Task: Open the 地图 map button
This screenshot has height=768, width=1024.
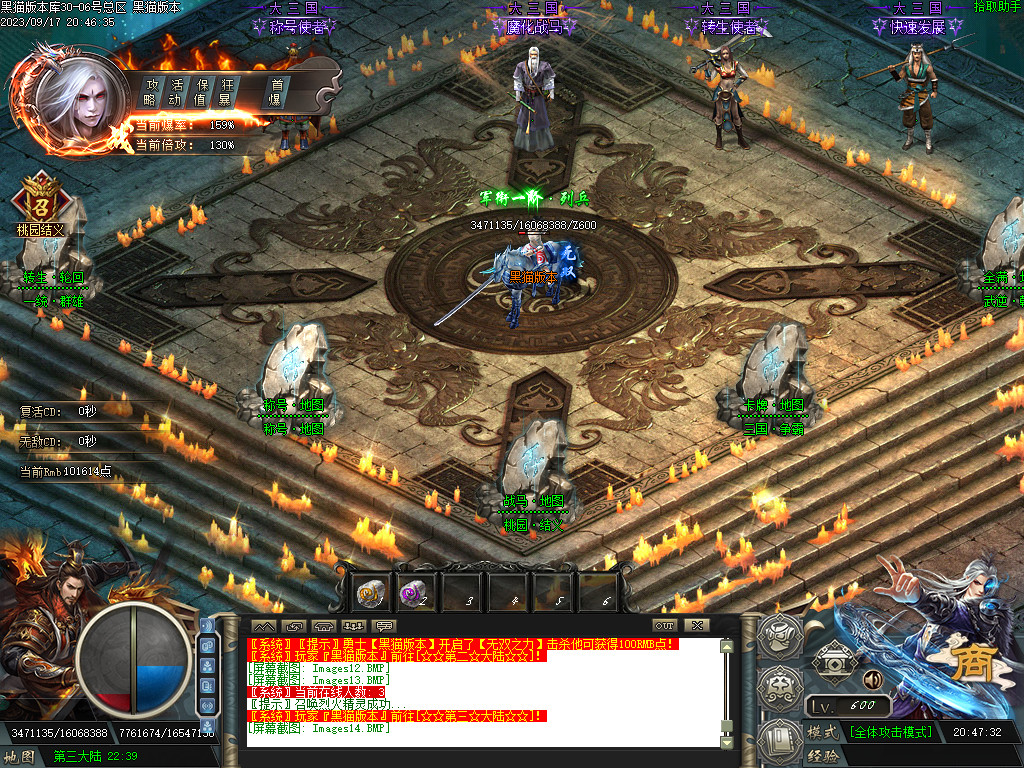Action: [x=19, y=757]
